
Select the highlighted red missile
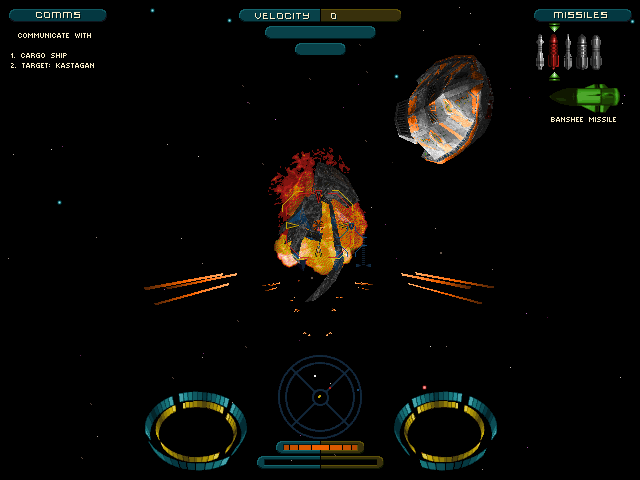click(554, 52)
